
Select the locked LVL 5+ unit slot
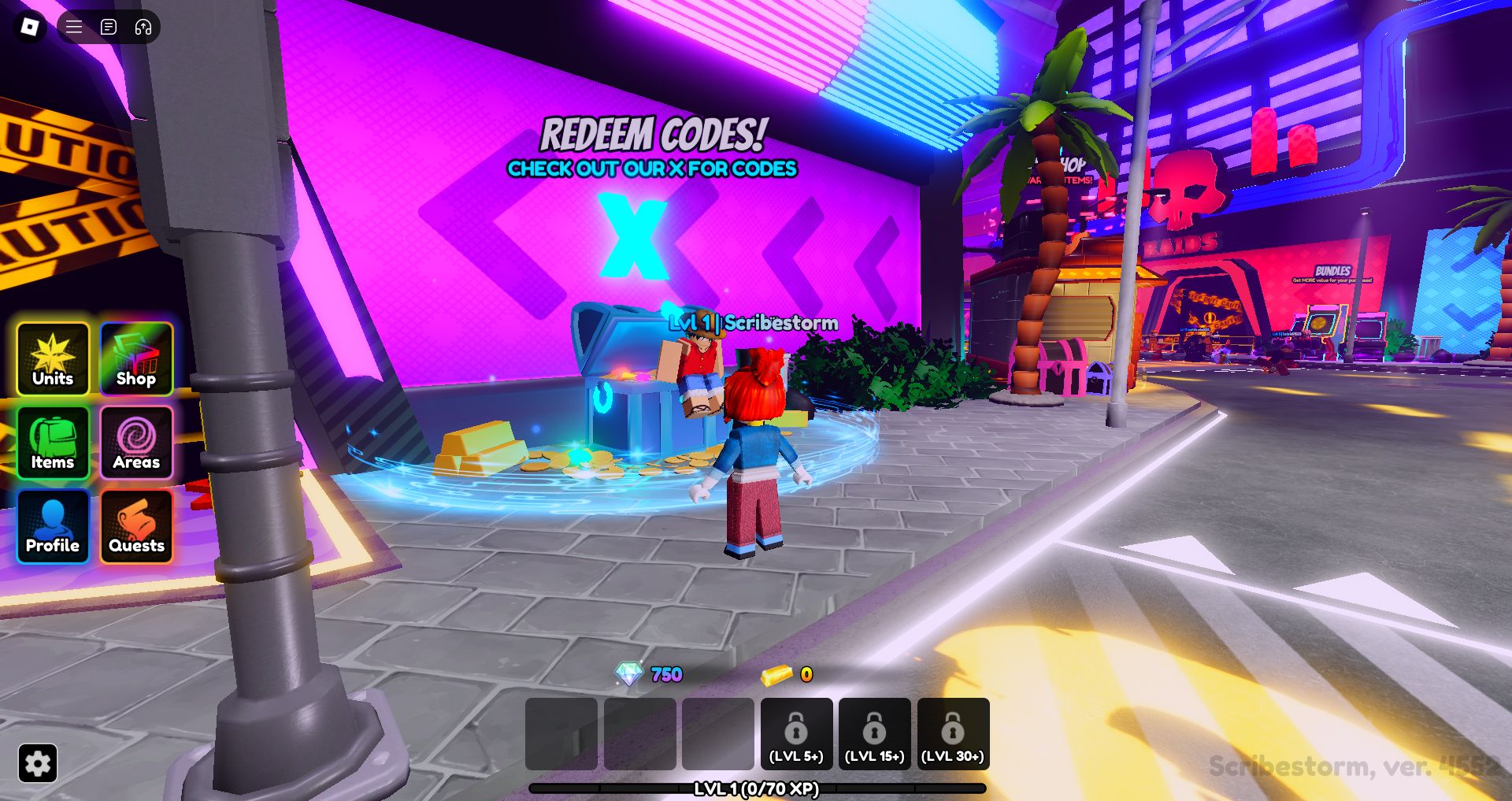796,734
